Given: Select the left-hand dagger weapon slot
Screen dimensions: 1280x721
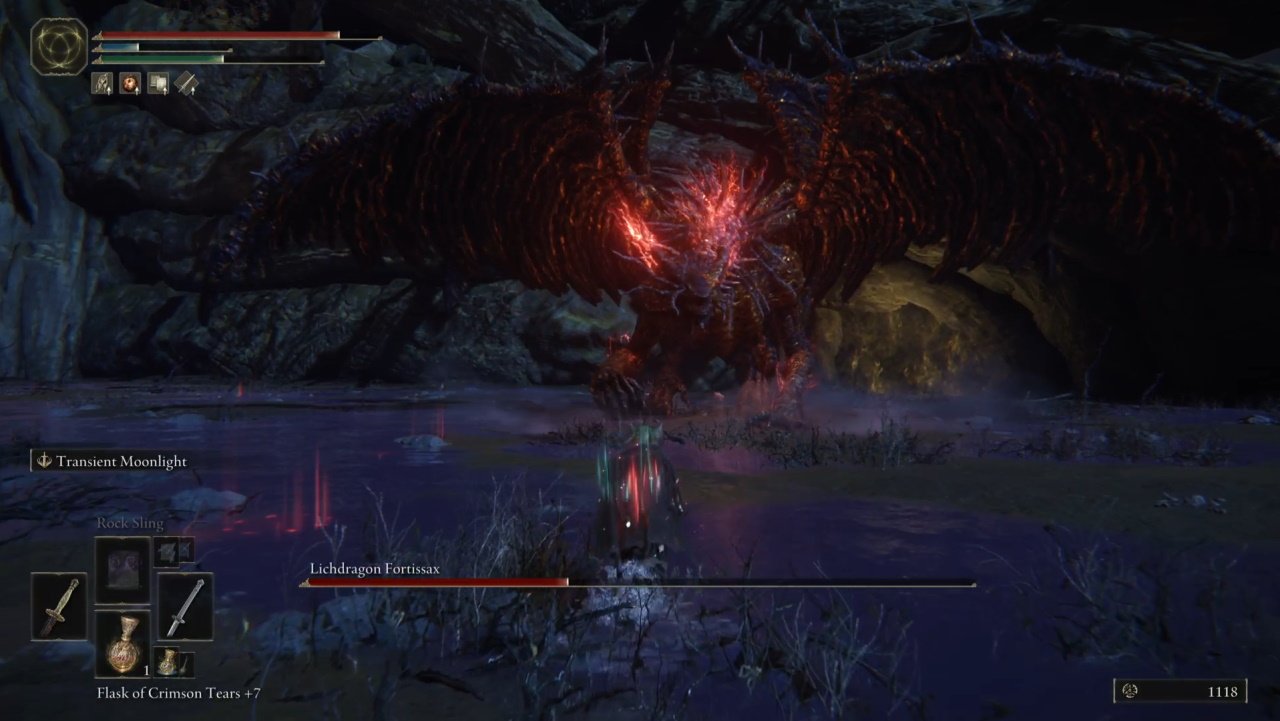Looking at the screenshot, I should [59, 606].
